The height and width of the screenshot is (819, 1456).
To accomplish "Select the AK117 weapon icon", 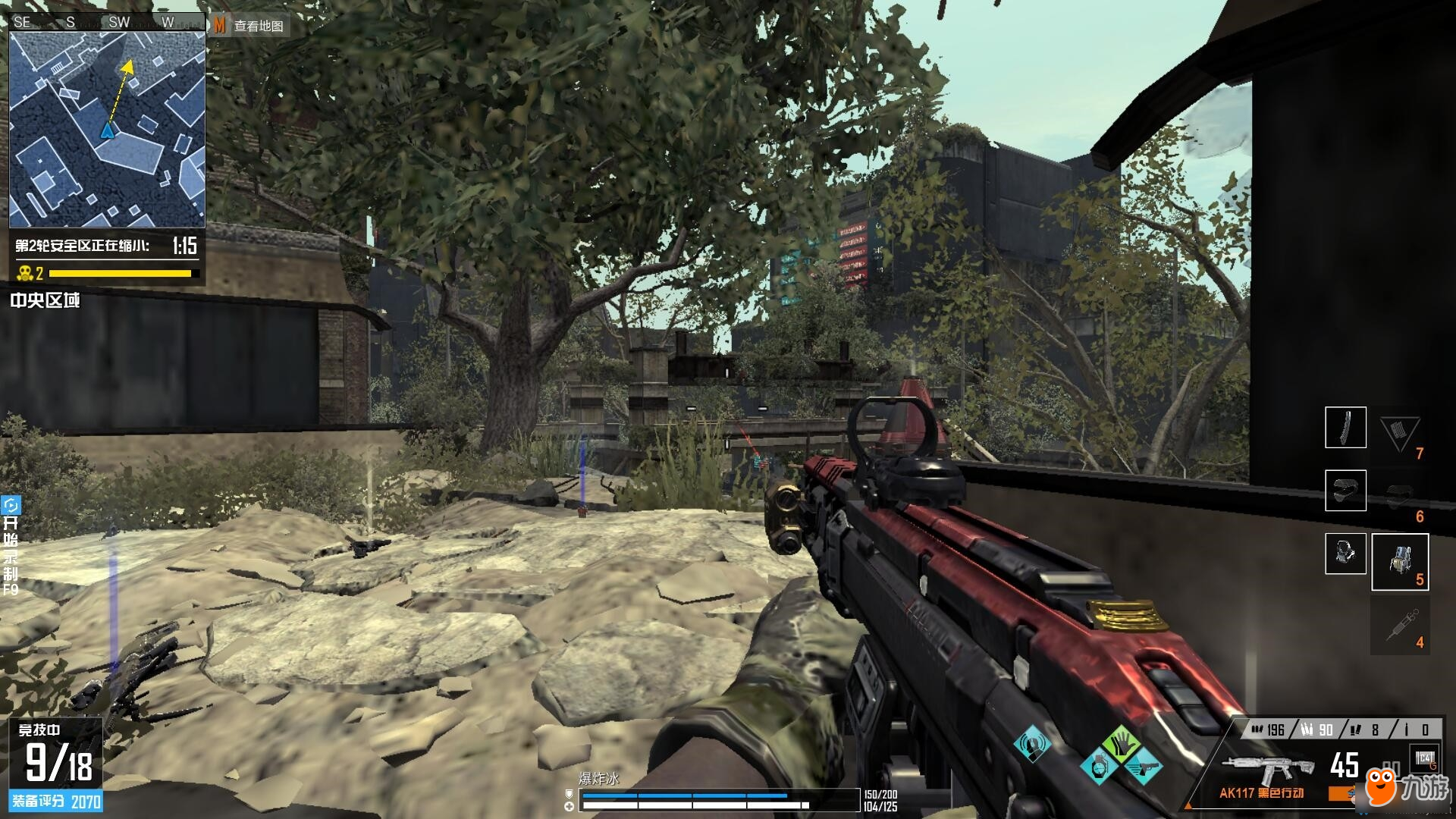I will pos(1268,770).
